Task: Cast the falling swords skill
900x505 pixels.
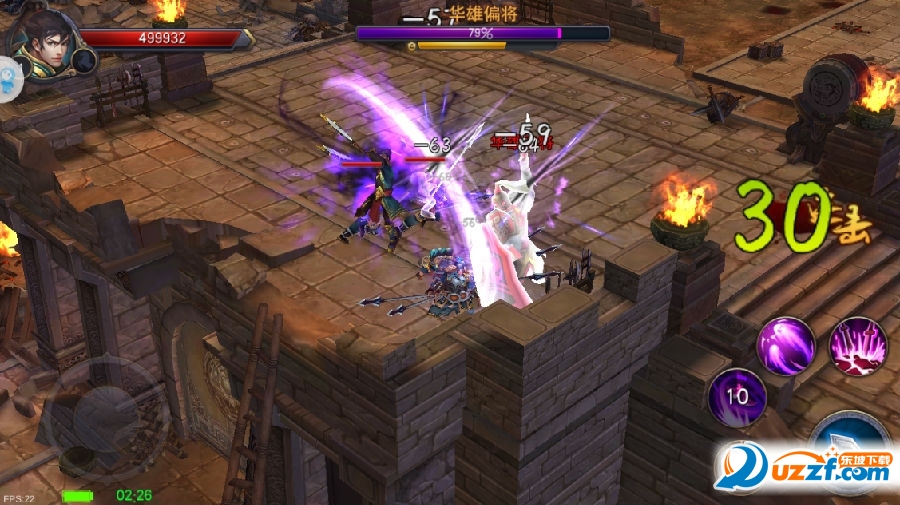Action: [x=858, y=346]
